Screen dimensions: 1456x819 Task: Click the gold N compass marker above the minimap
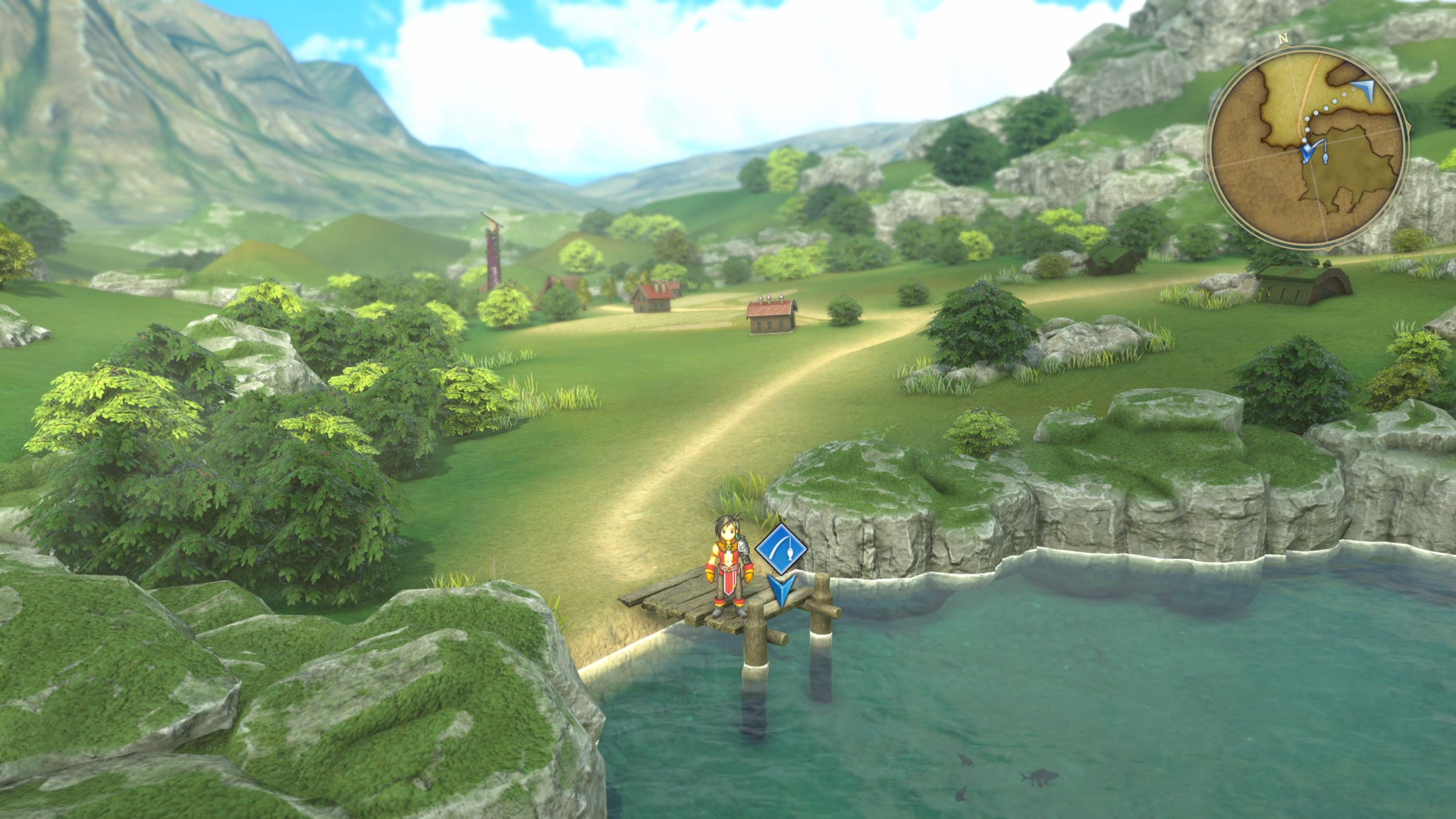(1283, 38)
